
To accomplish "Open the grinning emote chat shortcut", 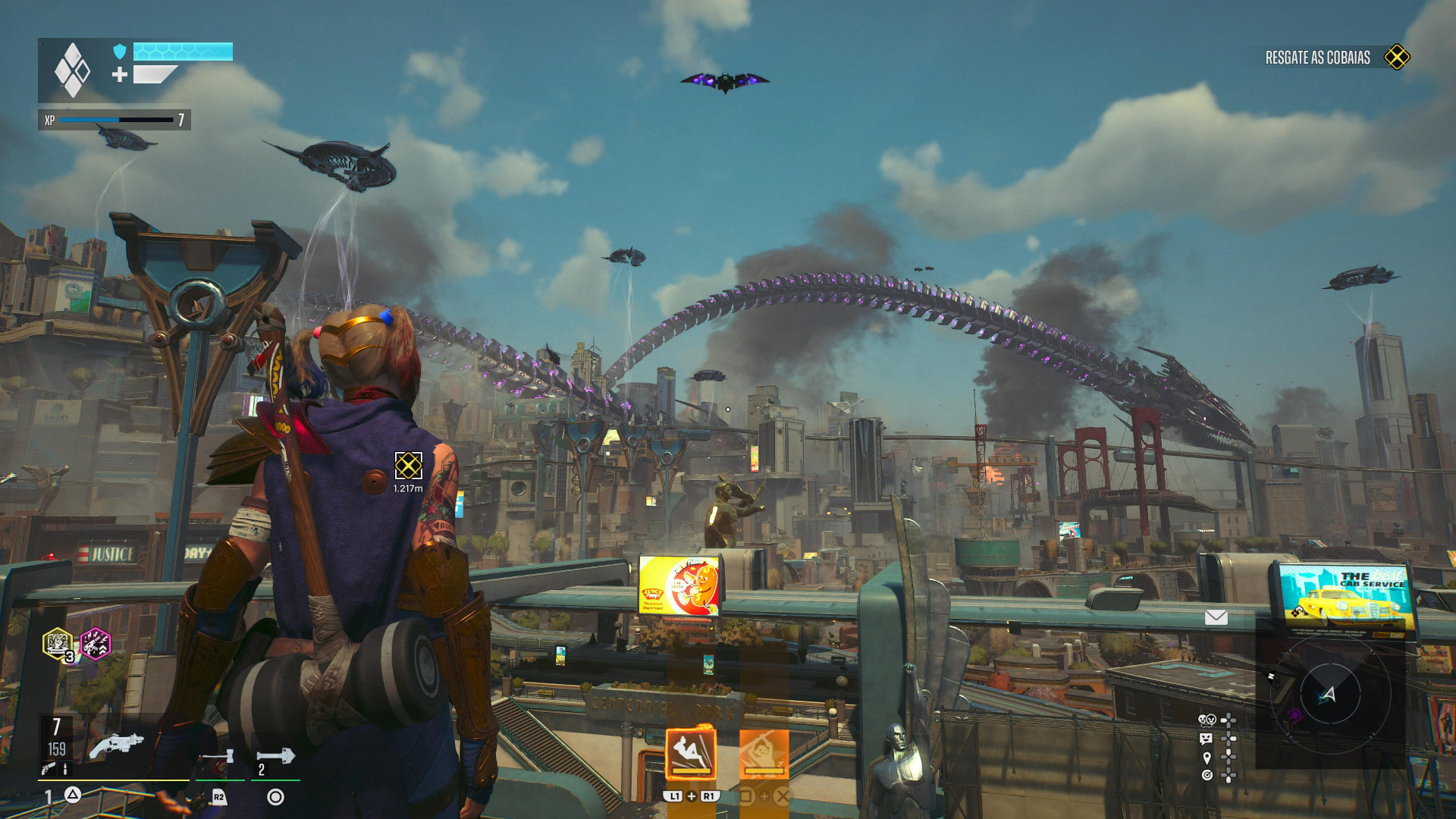I will (x=1207, y=738).
